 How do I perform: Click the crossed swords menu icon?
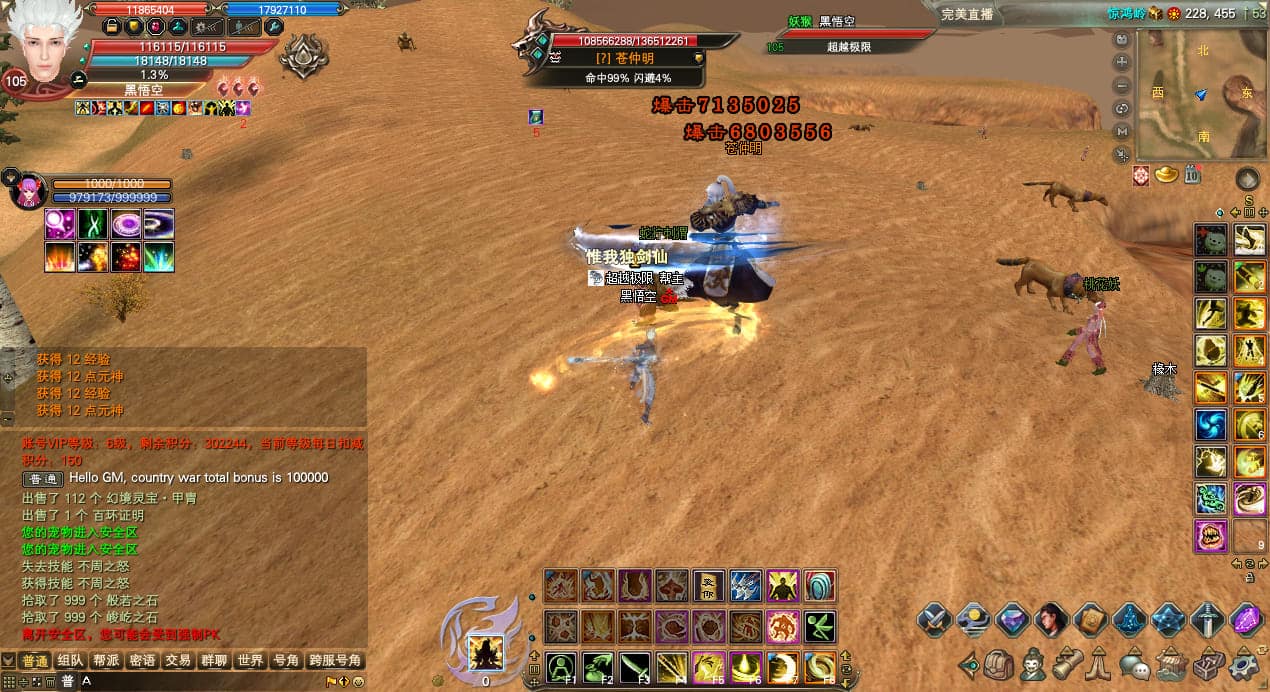[x=934, y=620]
